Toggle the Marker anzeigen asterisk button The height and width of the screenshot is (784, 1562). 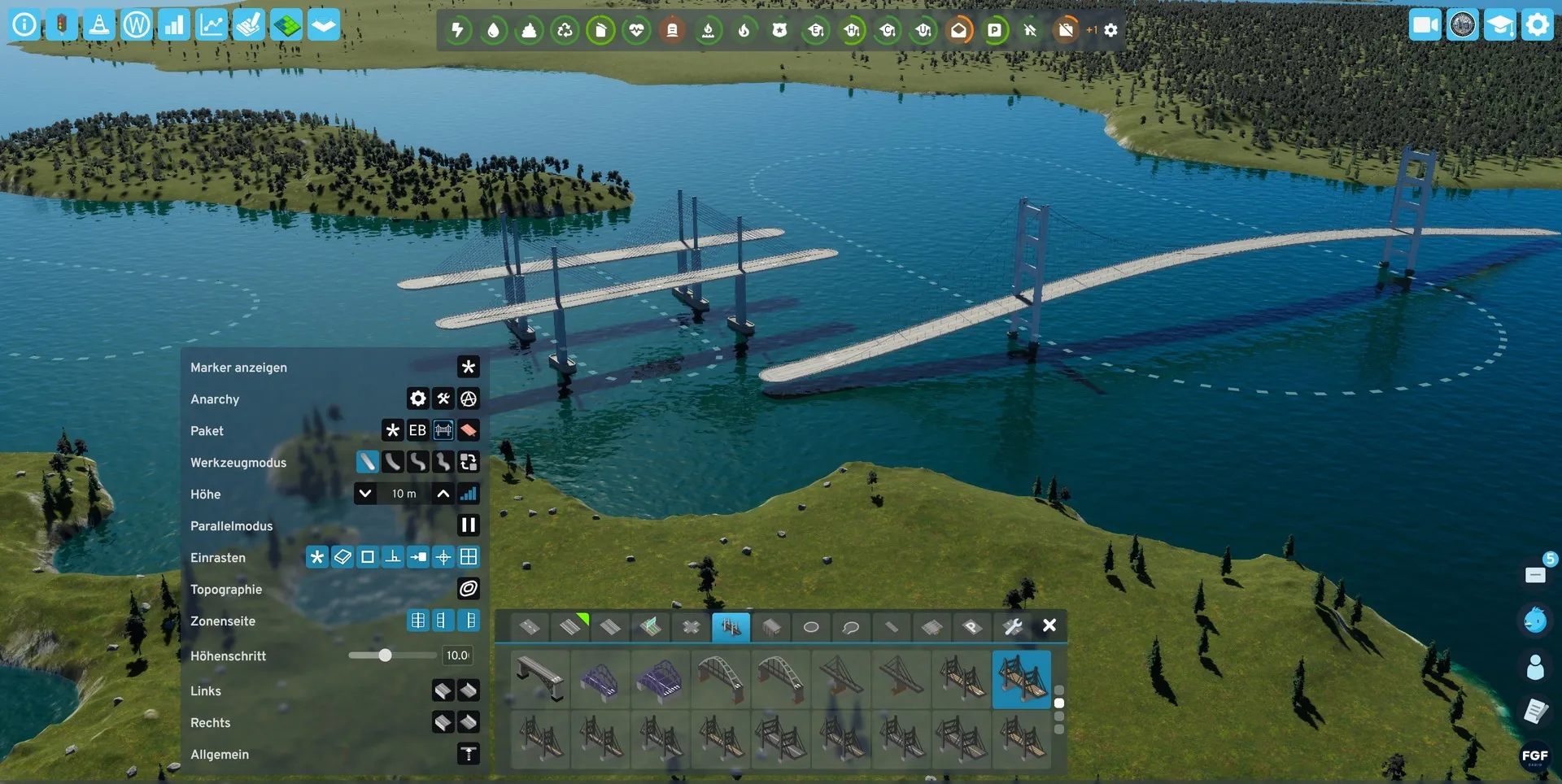tap(468, 368)
